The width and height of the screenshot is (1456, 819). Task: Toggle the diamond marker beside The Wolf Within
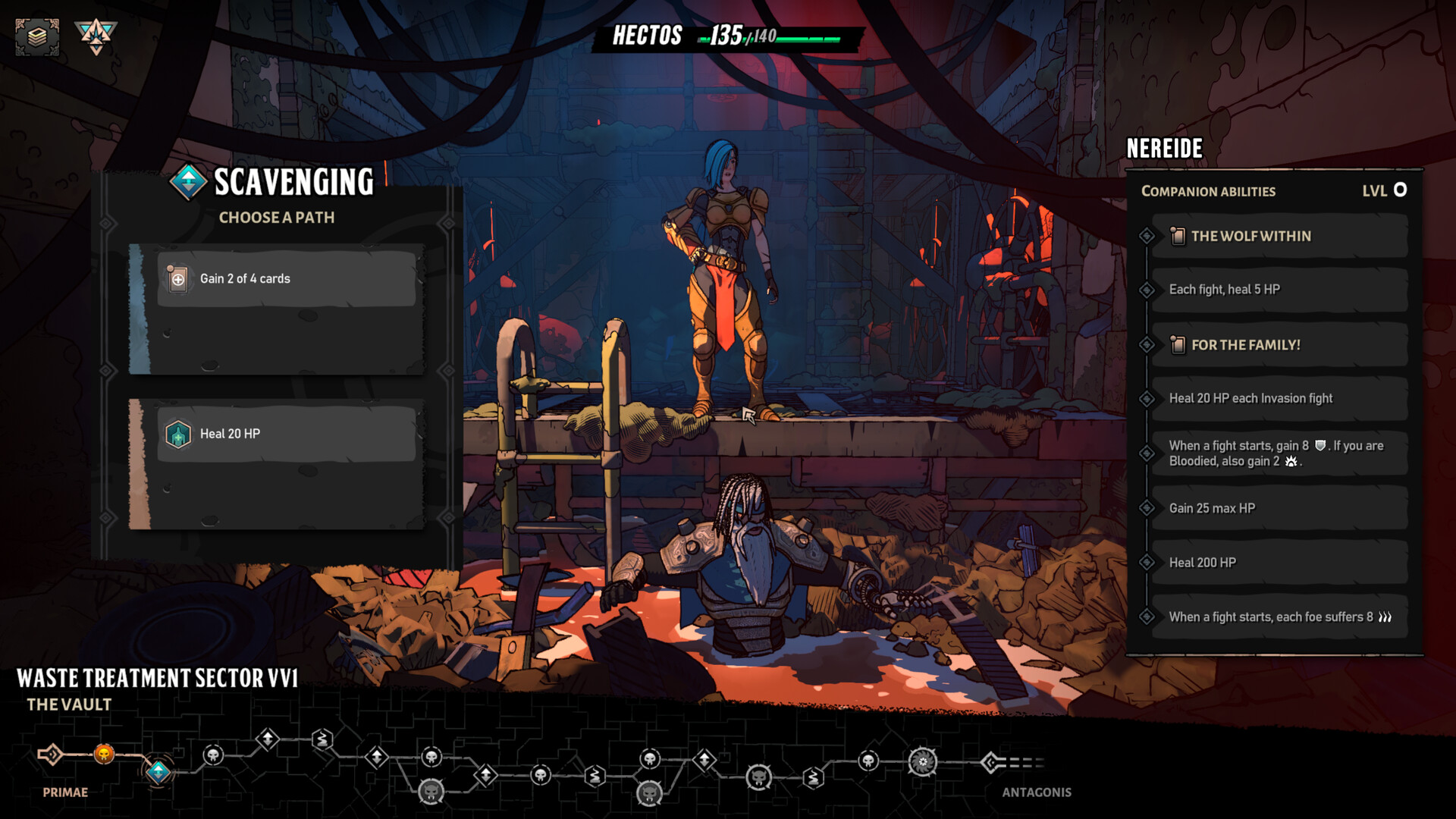click(x=1146, y=236)
